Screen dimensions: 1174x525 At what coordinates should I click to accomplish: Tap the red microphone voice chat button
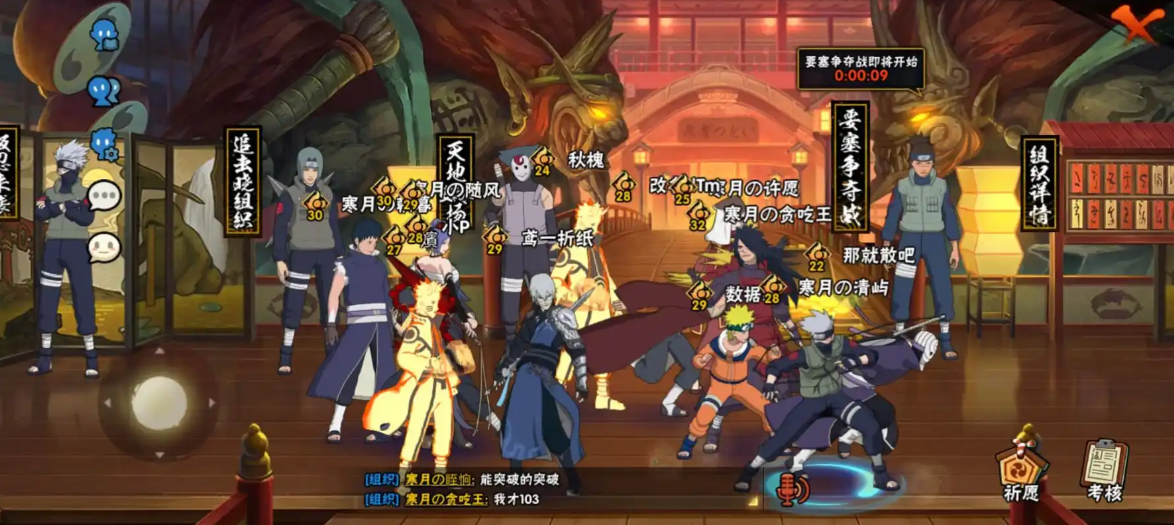pos(790,489)
